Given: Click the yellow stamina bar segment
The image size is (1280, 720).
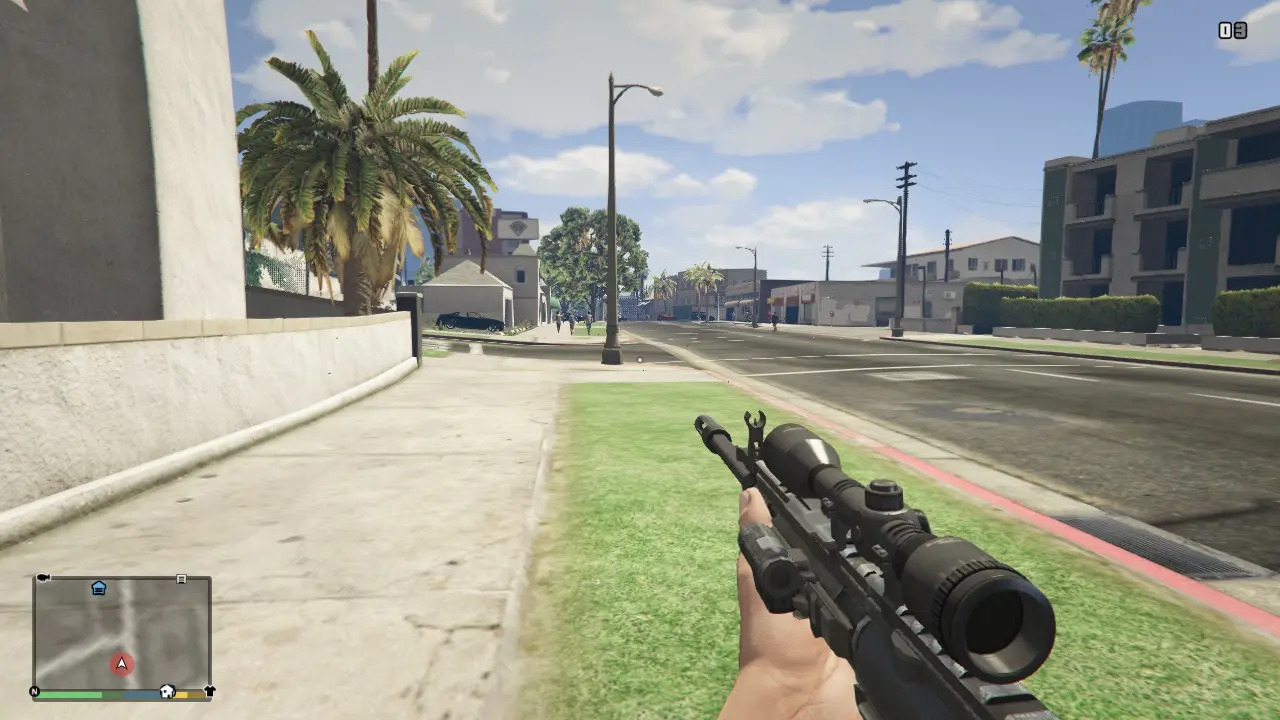Looking at the screenshot, I should pyautogui.click(x=181, y=693).
